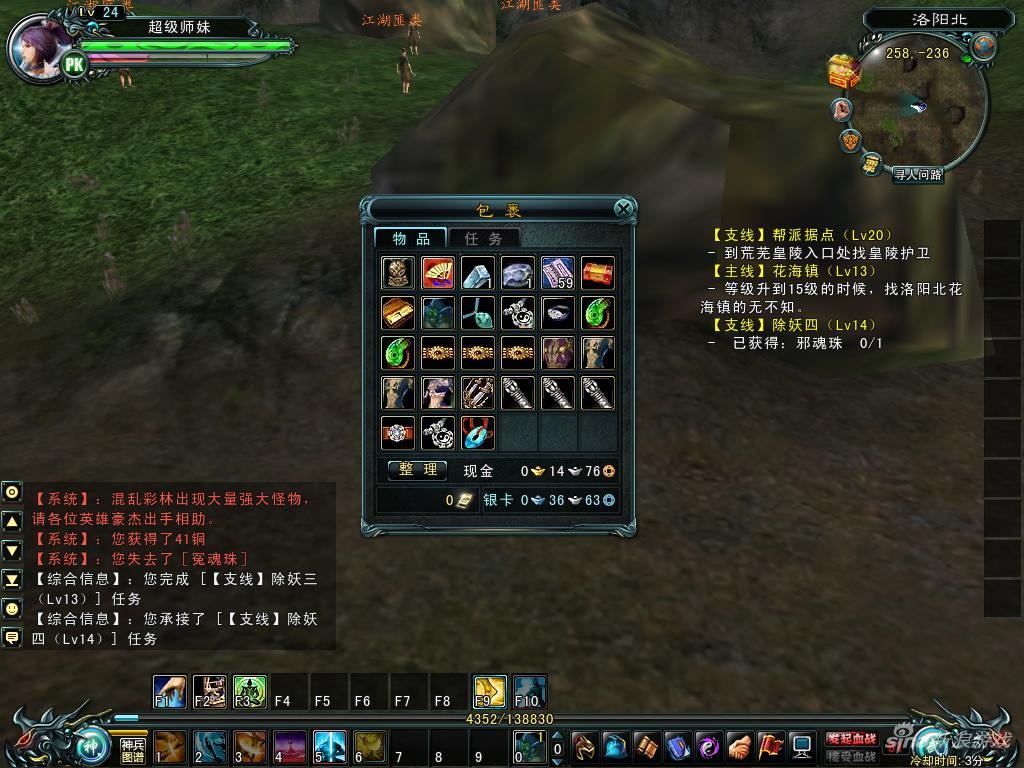Select the 物品 items tab
Image resolution: width=1024 pixels, height=768 pixels.
pos(411,238)
